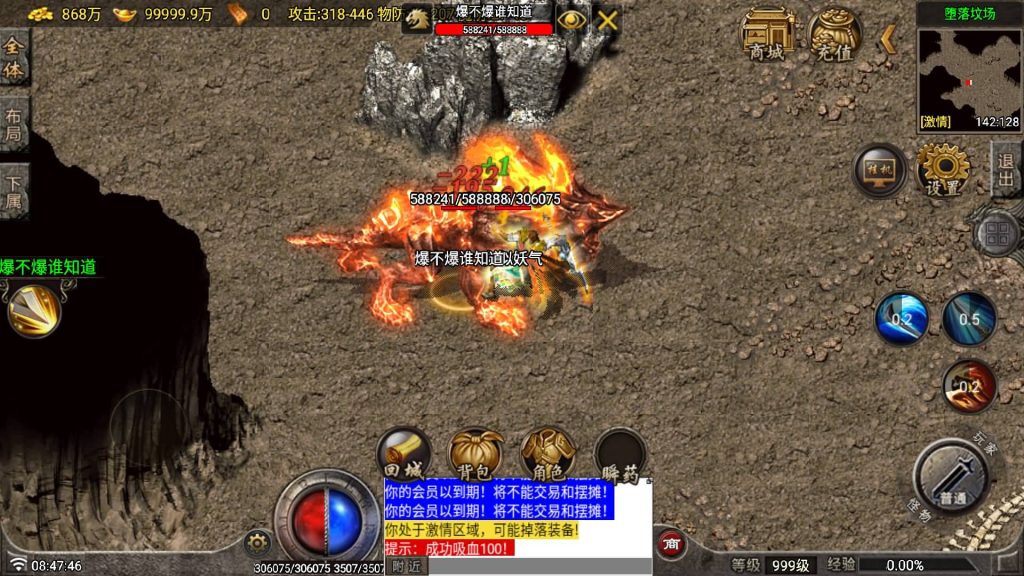The width and height of the screenshot is (1024, 576).
Task: Use the 回城 return scroll
Action: (x=404, y=455)
